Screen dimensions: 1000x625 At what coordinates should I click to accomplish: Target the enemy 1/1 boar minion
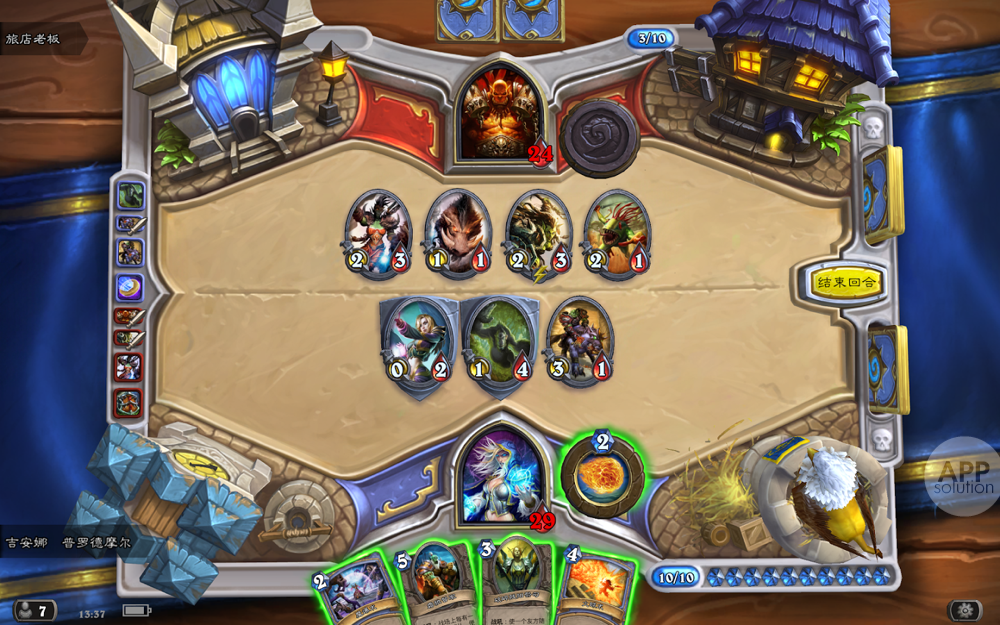(458, 234)
